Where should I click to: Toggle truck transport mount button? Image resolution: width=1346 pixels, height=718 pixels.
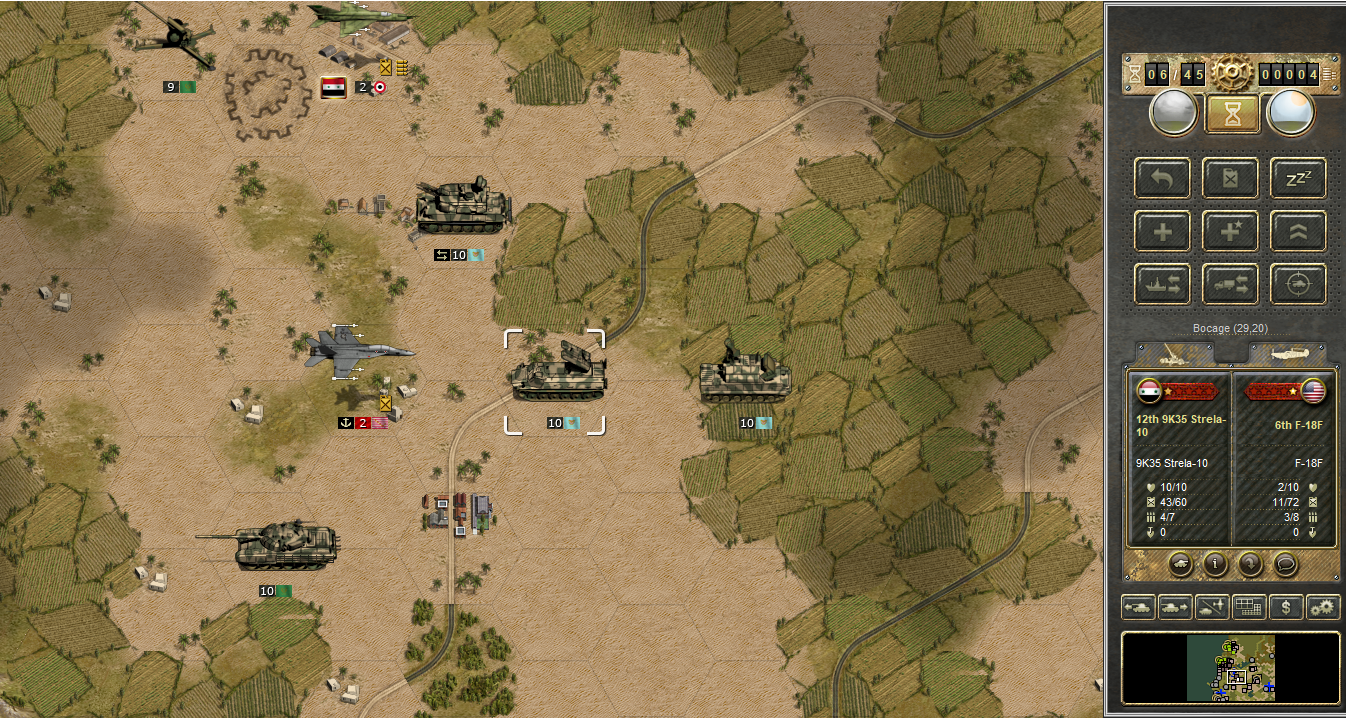point(1229,284)
